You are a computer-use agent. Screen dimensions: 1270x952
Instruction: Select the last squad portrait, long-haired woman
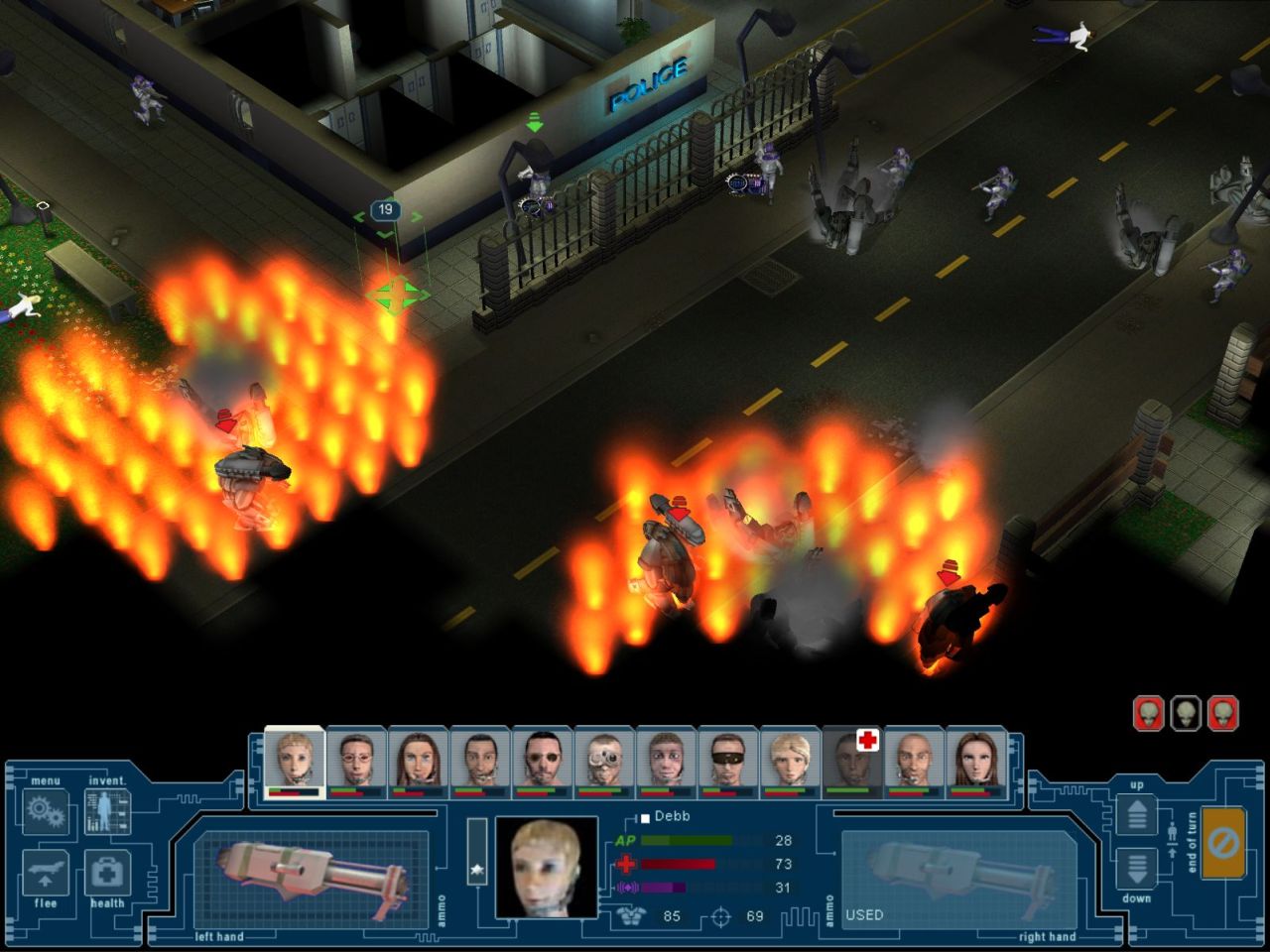[x=975, y=762]
